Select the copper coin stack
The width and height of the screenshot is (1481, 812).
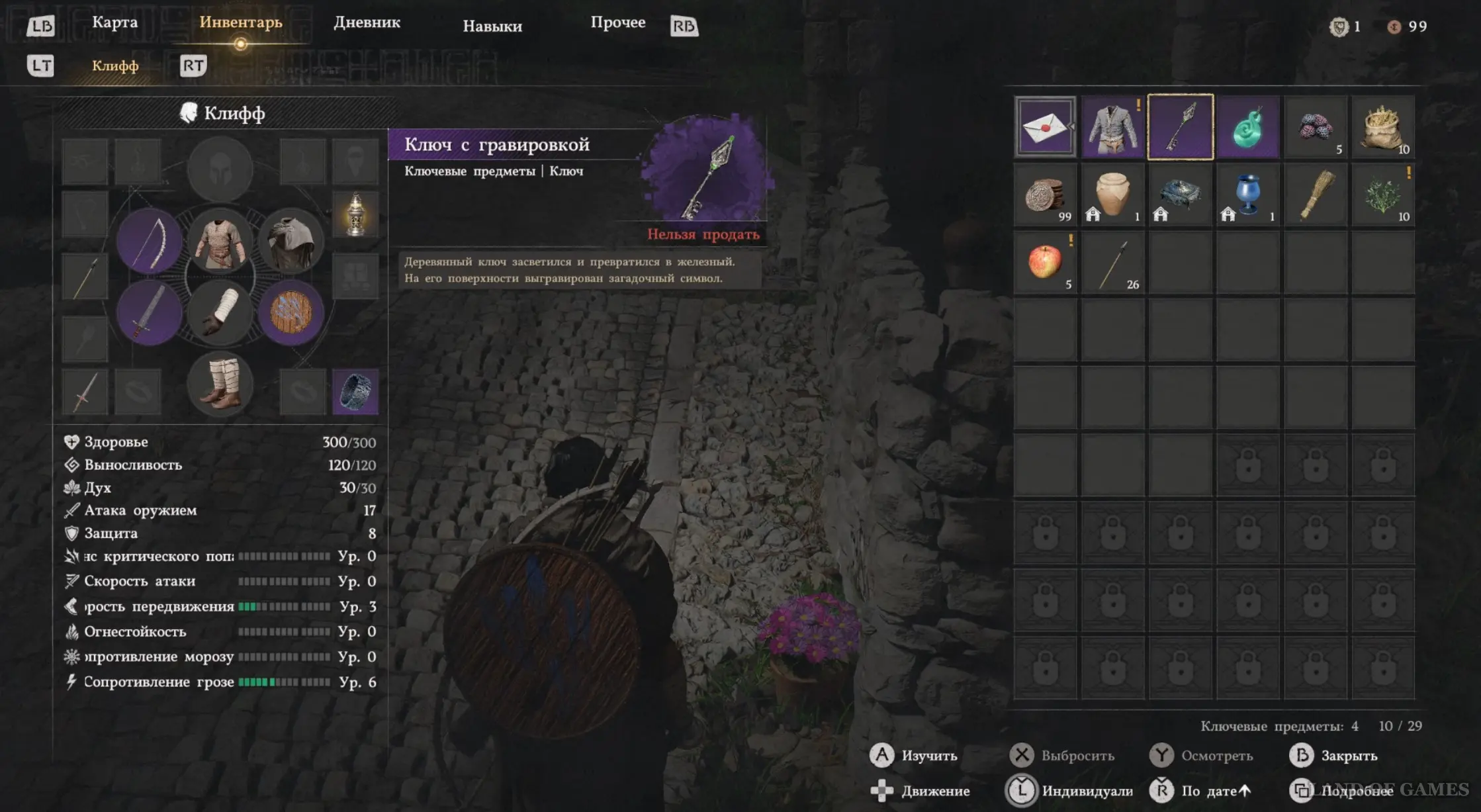1045,195
